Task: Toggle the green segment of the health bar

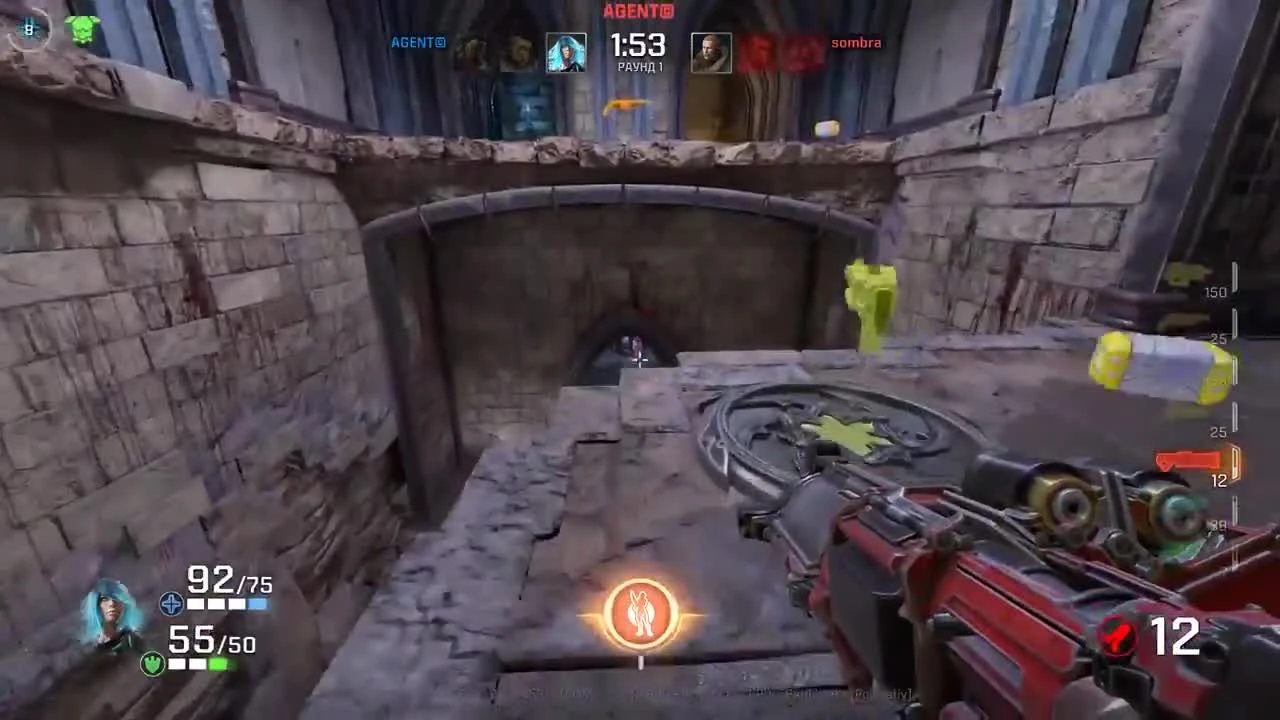Action: tap(220, 665)
